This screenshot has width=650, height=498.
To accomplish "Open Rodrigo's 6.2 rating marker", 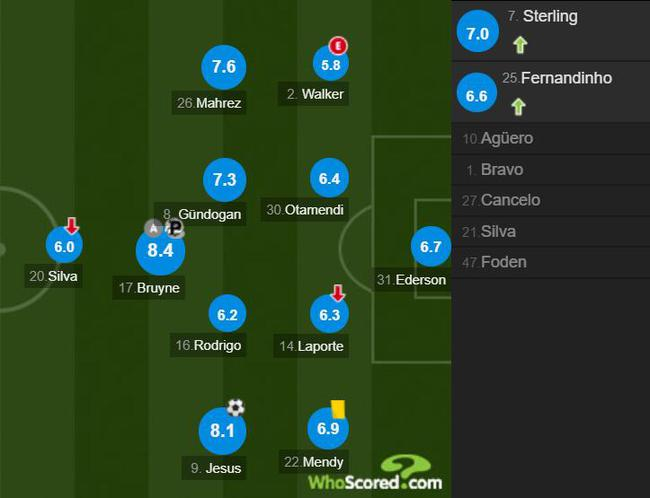I will point(227,315).
